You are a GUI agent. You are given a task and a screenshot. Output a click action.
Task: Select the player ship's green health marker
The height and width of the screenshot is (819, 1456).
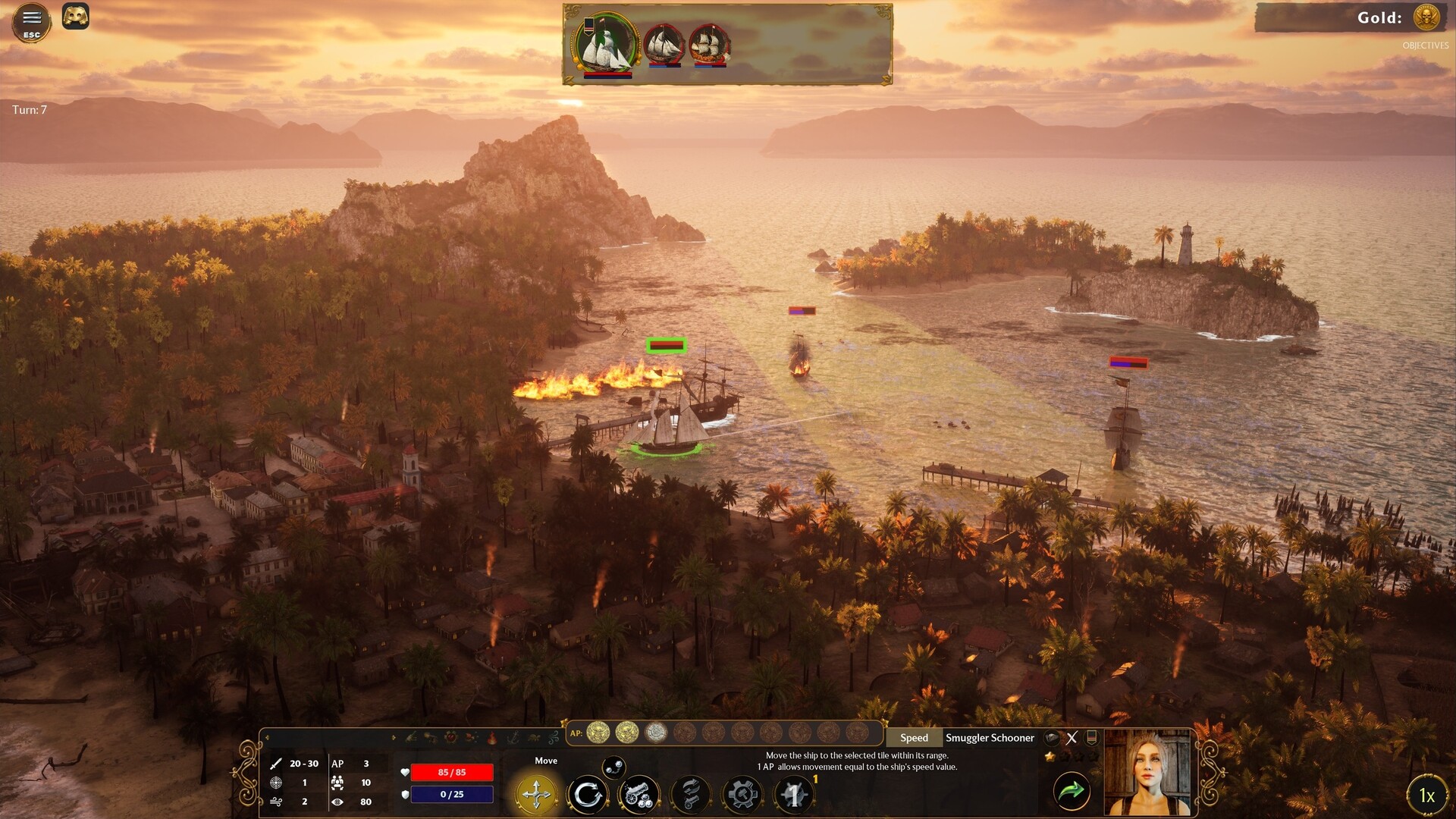(667, 346)
